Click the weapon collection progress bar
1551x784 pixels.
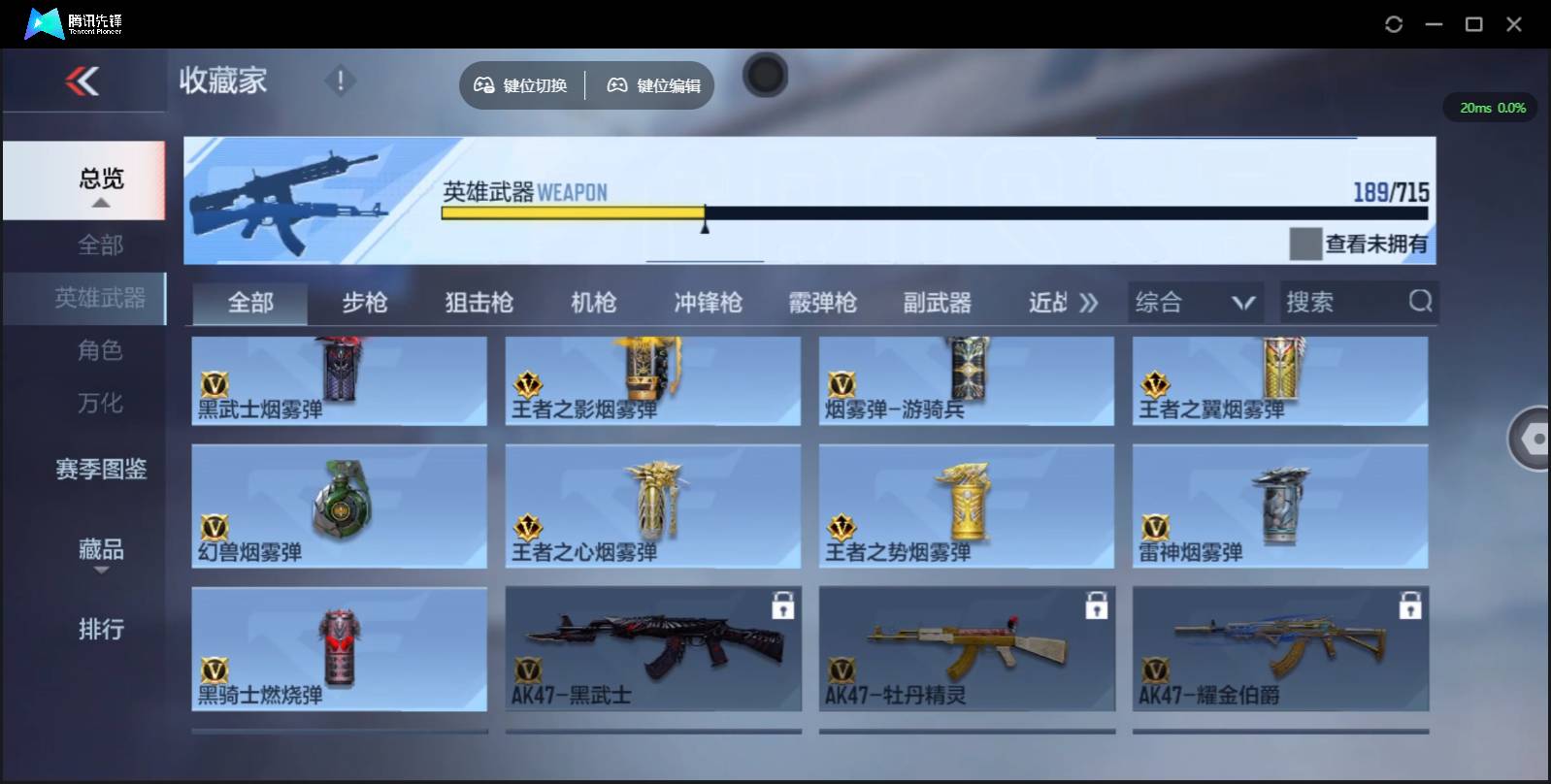pos(932,212)
